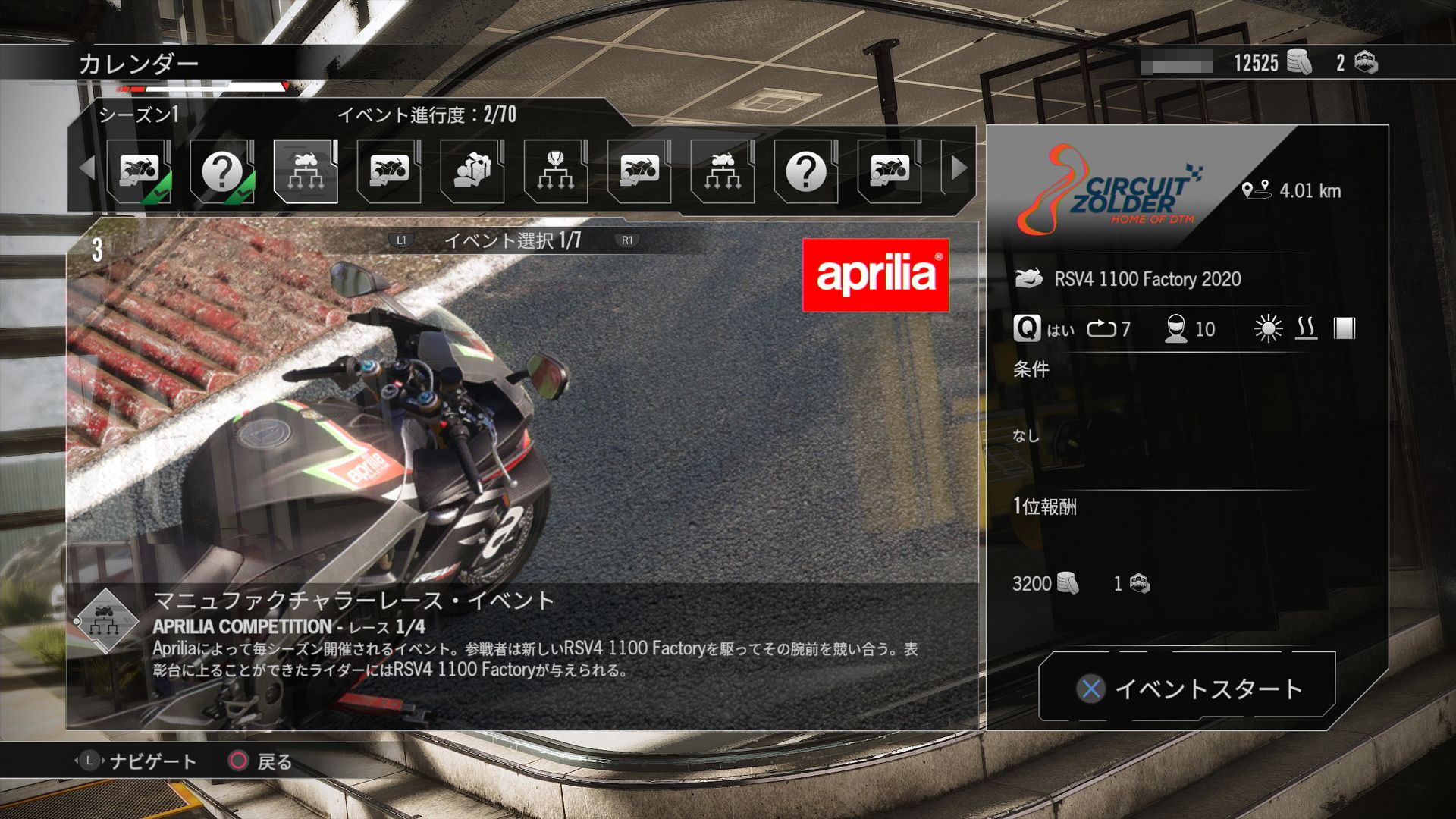Viewport: 1456px width, 819px height.
Task: Open the completed question mark event
Action: pyautogui.click(x=222, y=171)
